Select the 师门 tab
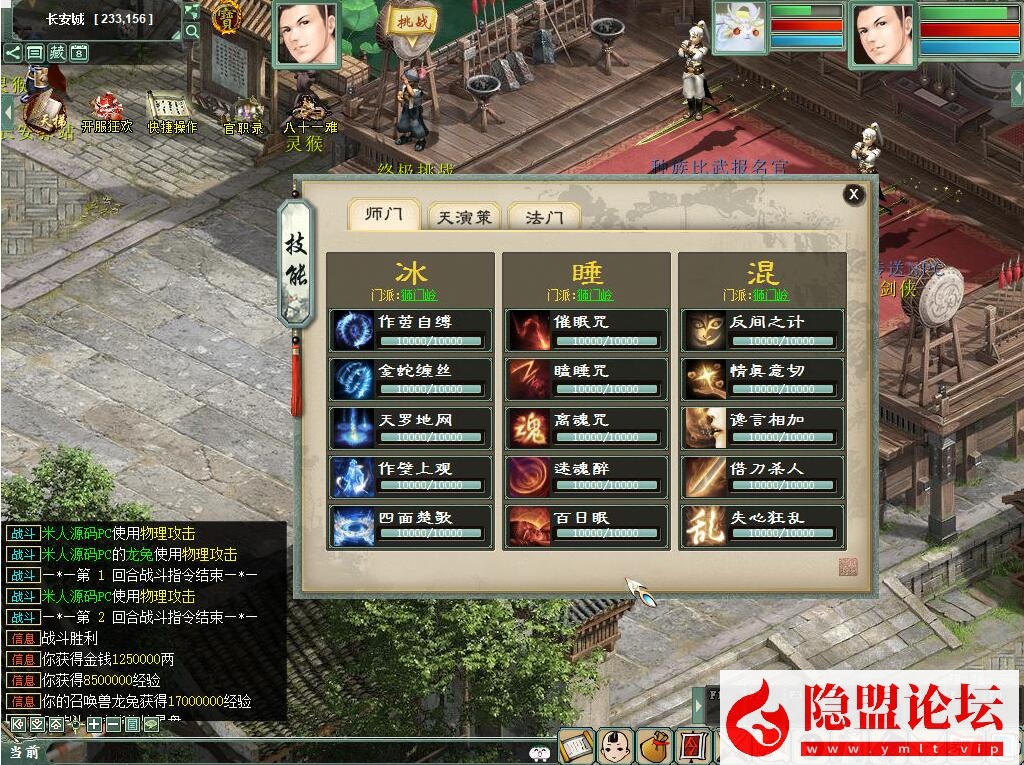The image size is (1024, 765). [384, 215]
